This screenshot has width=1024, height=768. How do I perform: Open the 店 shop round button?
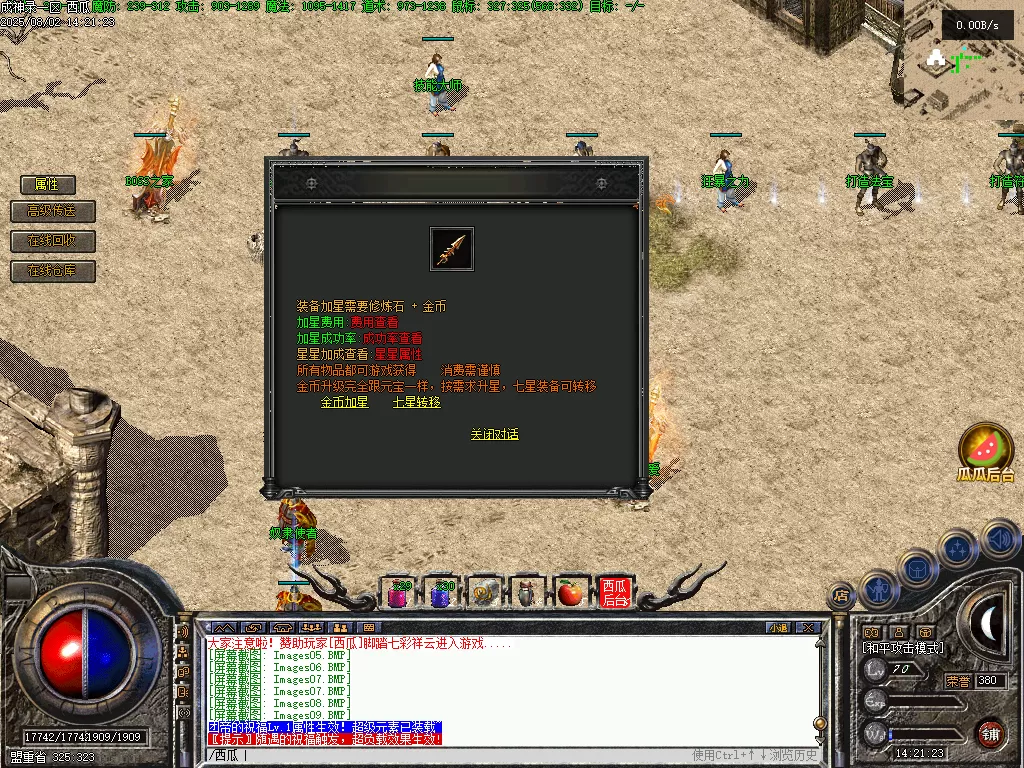841,596
